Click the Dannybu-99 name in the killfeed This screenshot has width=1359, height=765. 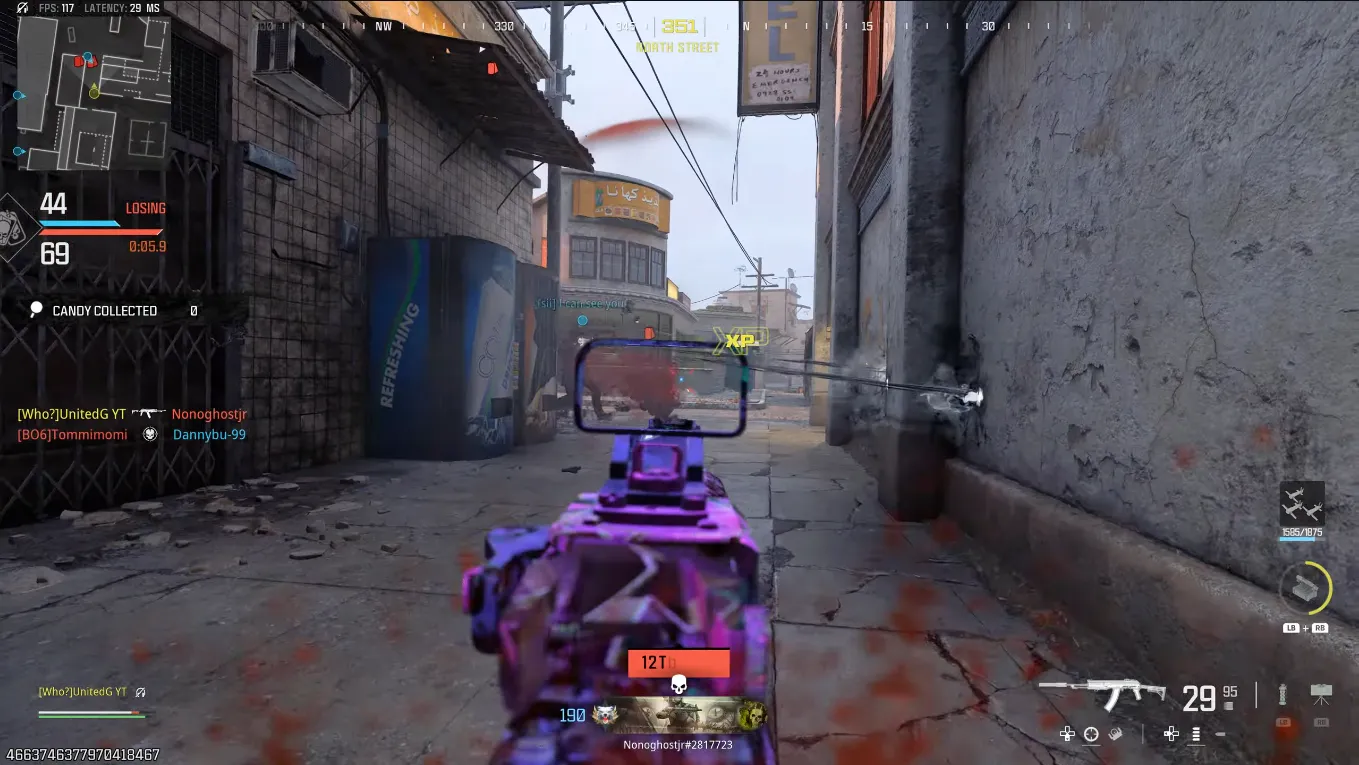pyautogui.click(x=209, y=434)
